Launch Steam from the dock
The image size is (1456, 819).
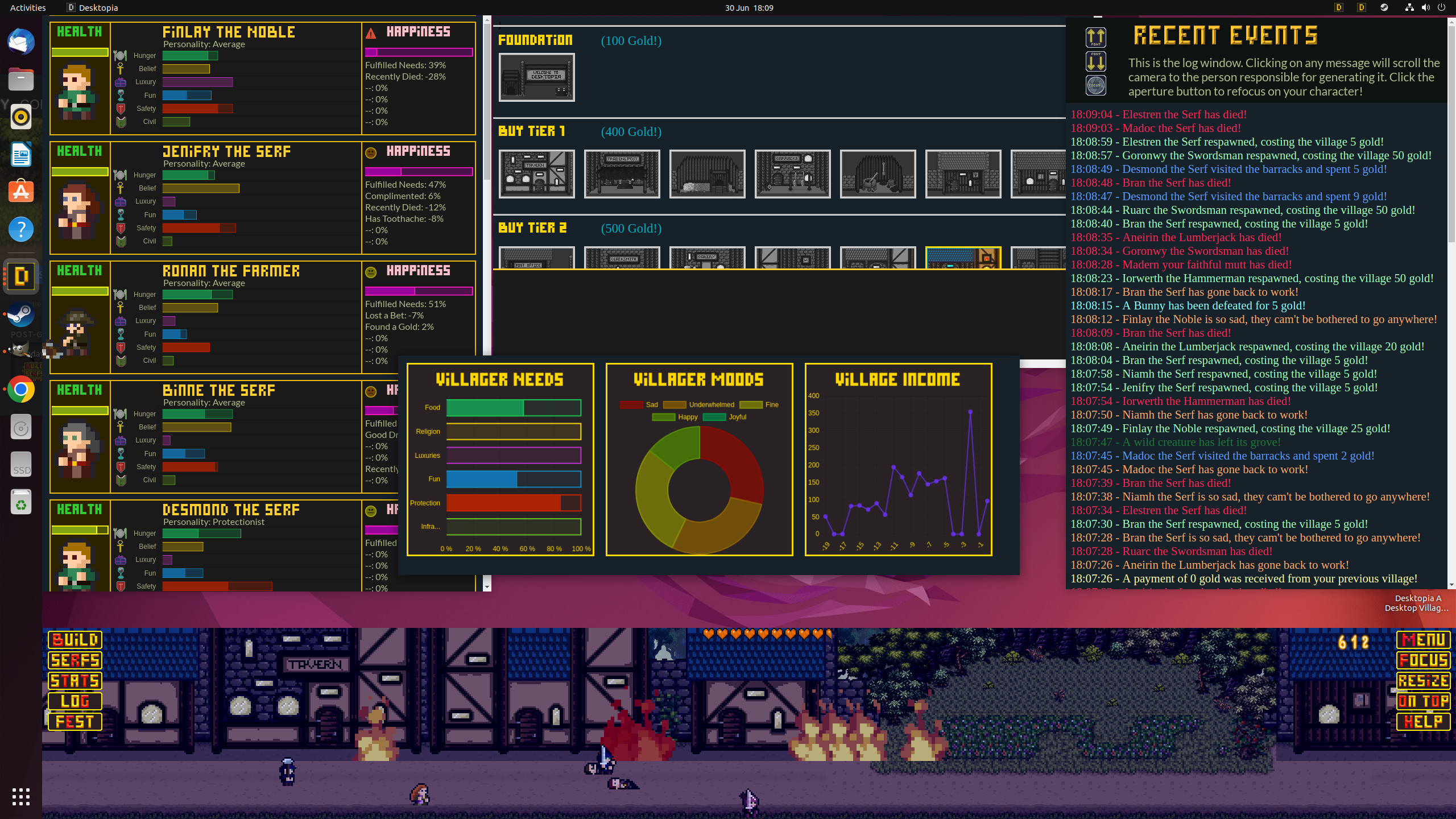pyautogui.click(x=21, y=315)
